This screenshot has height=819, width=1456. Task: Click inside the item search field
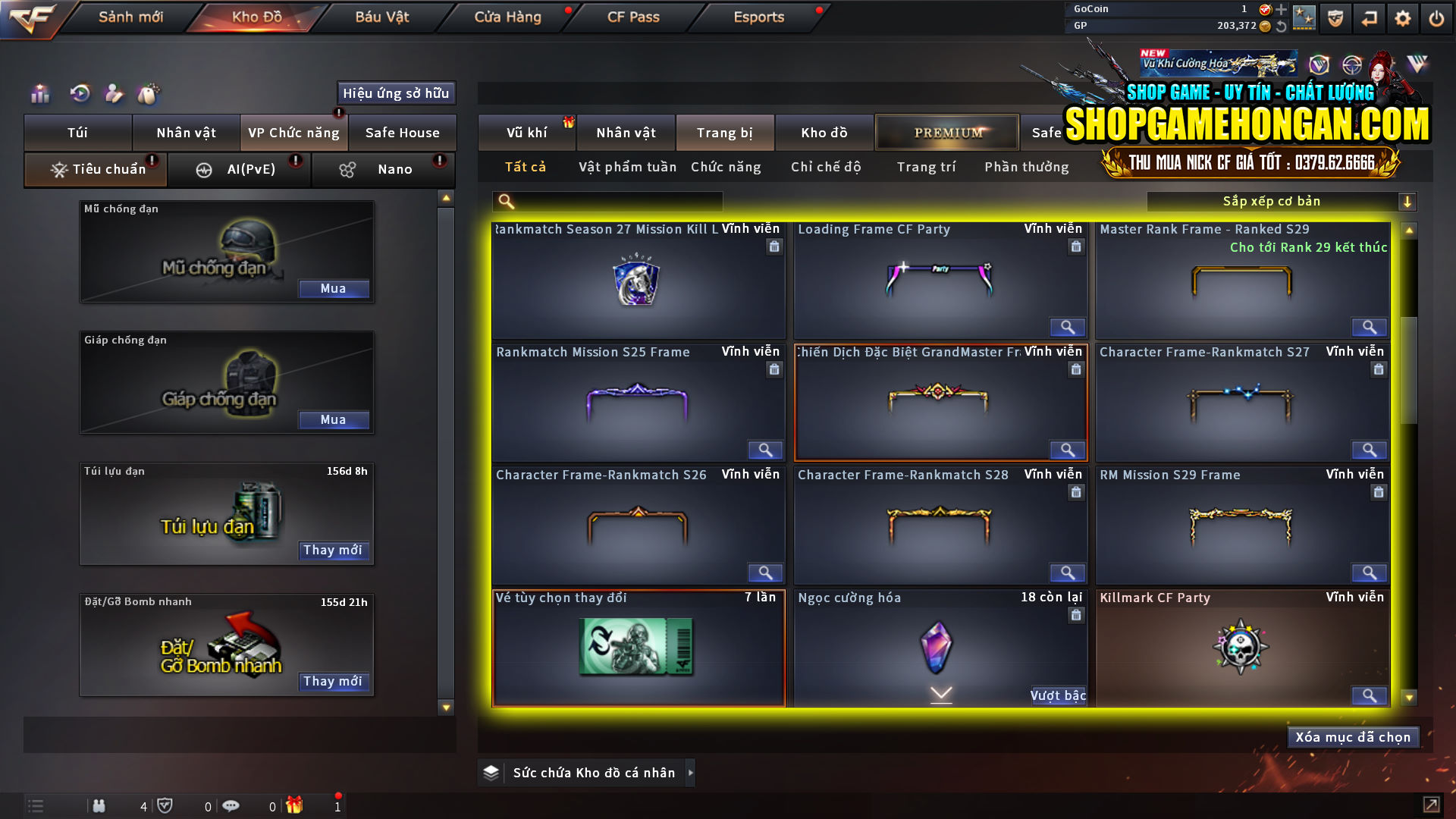[x=614, y=201]
